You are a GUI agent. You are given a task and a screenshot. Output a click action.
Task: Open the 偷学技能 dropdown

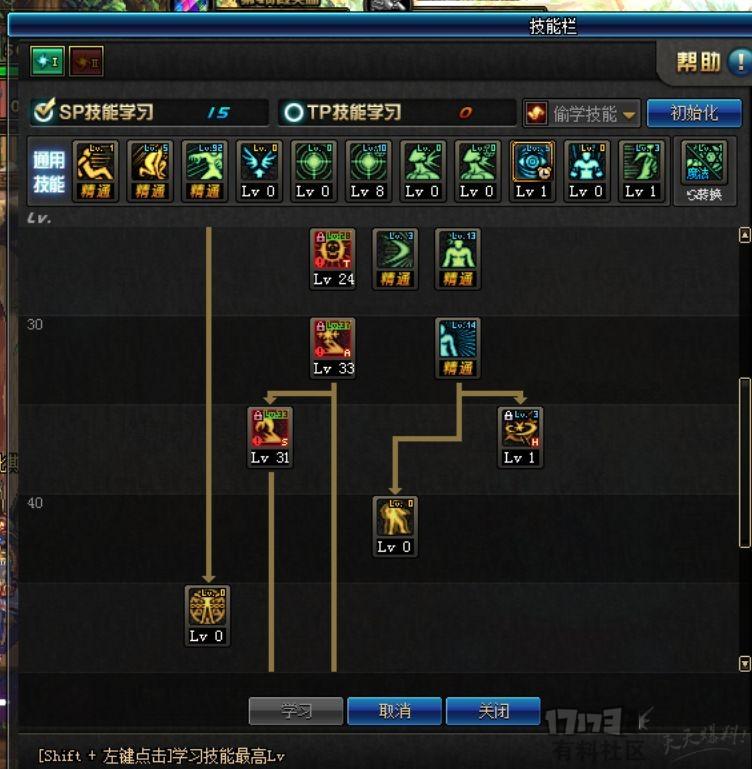(582, 114)
